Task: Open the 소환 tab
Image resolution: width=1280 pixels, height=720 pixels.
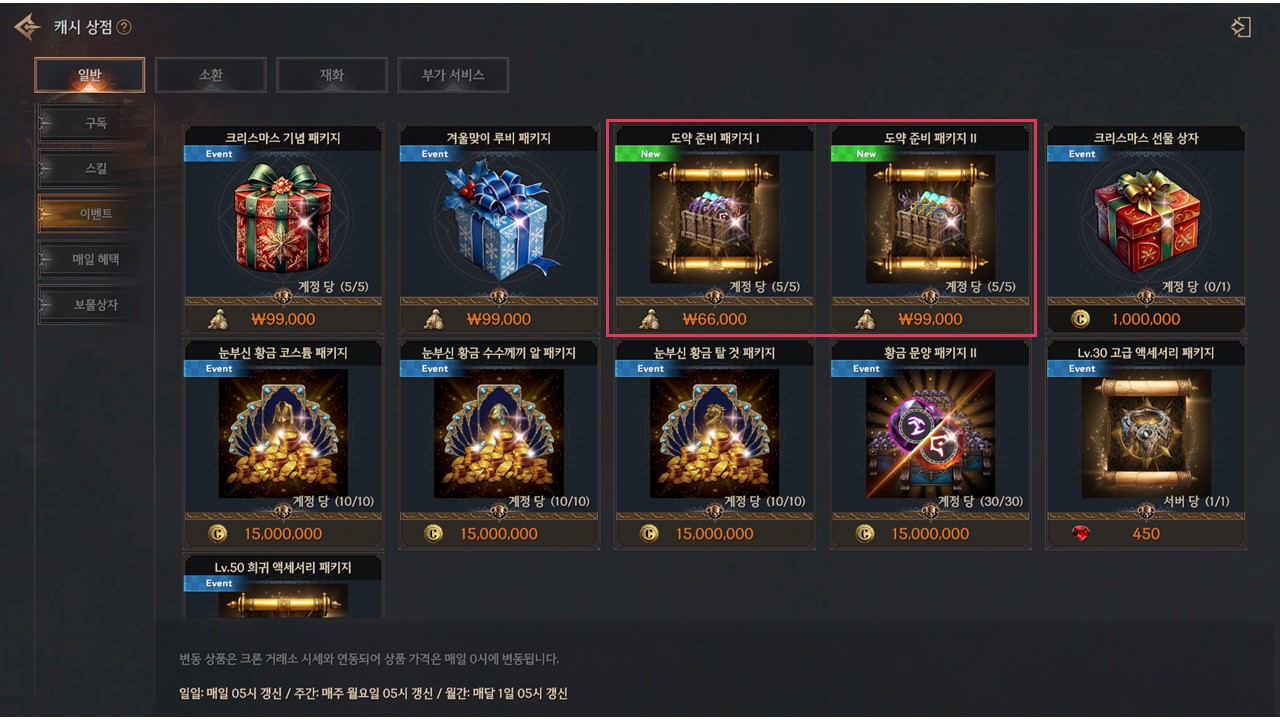Action: pos(210,75)
